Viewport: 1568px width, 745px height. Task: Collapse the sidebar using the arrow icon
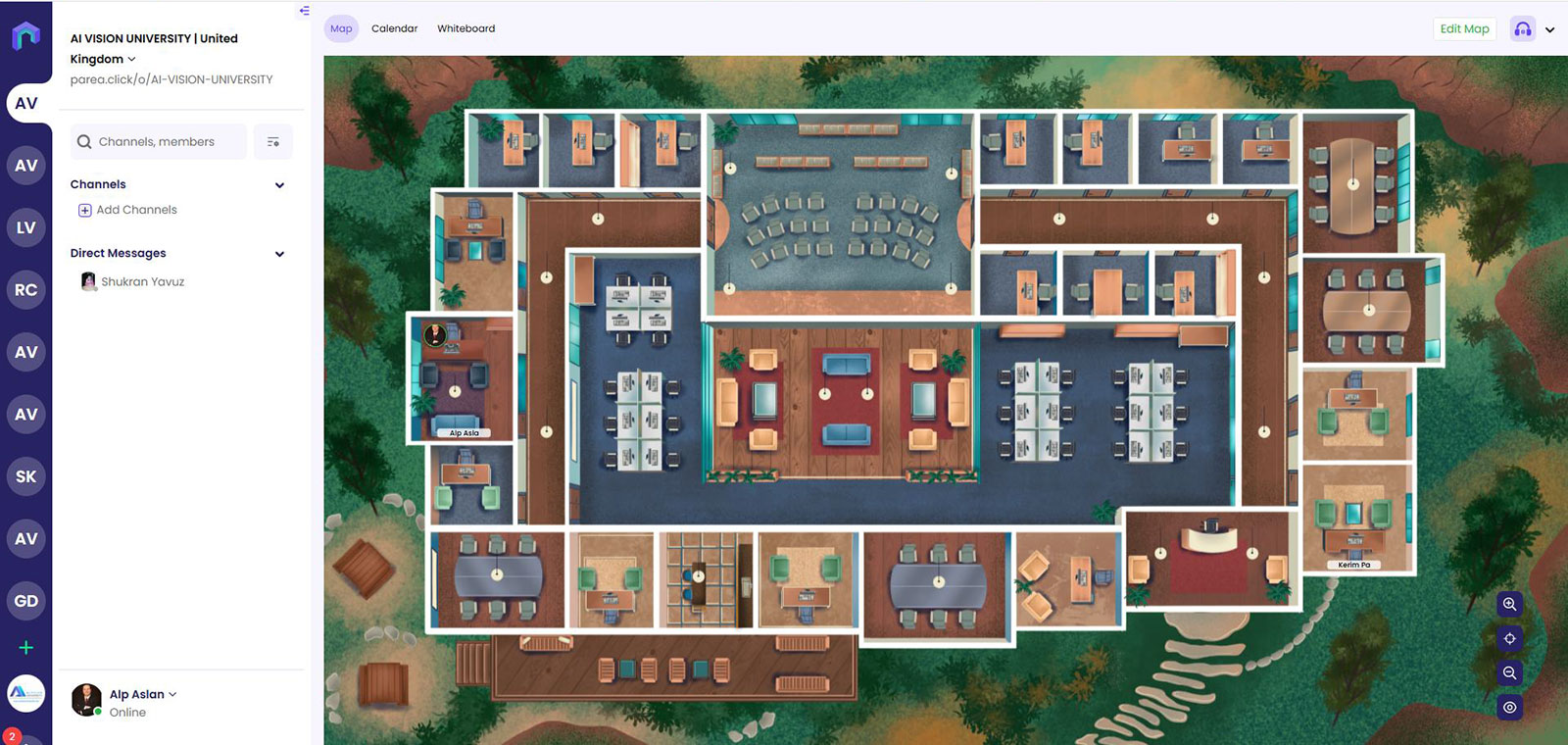point(304,12)
